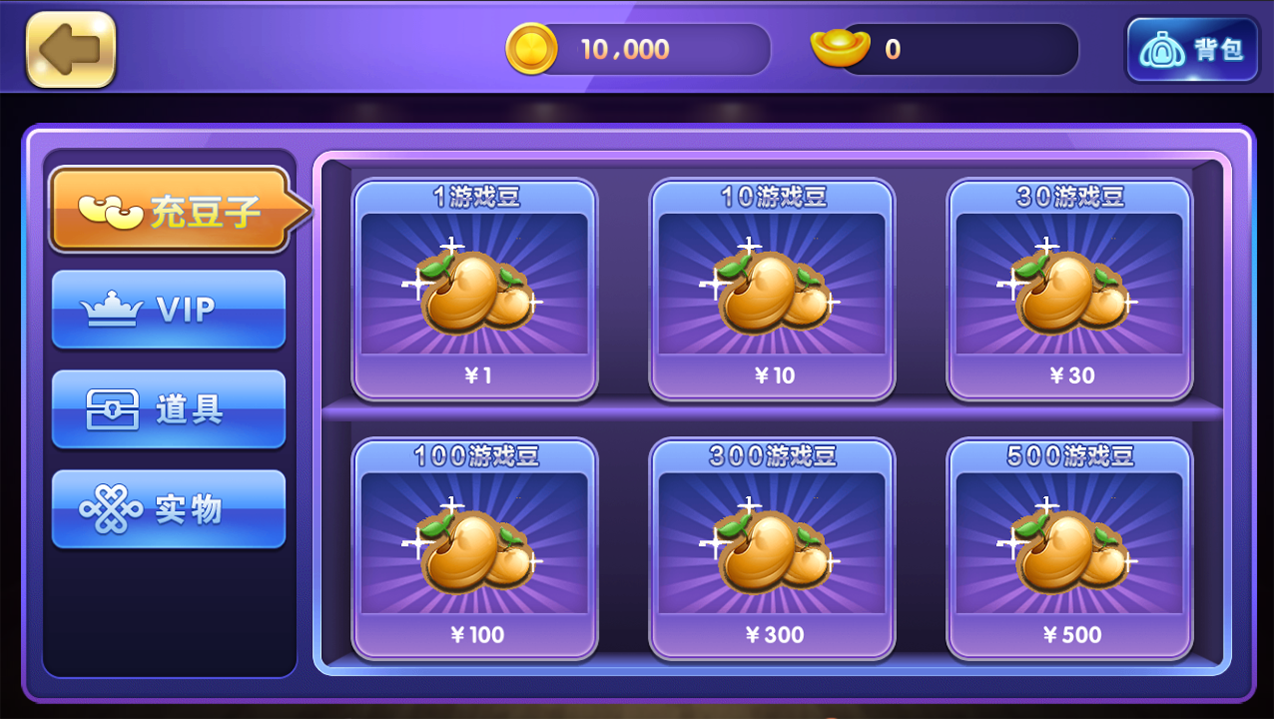Viewport: 1274px width, 719px height.
Task: Switch to the 充豆子 tab
Action: [170, 210]
